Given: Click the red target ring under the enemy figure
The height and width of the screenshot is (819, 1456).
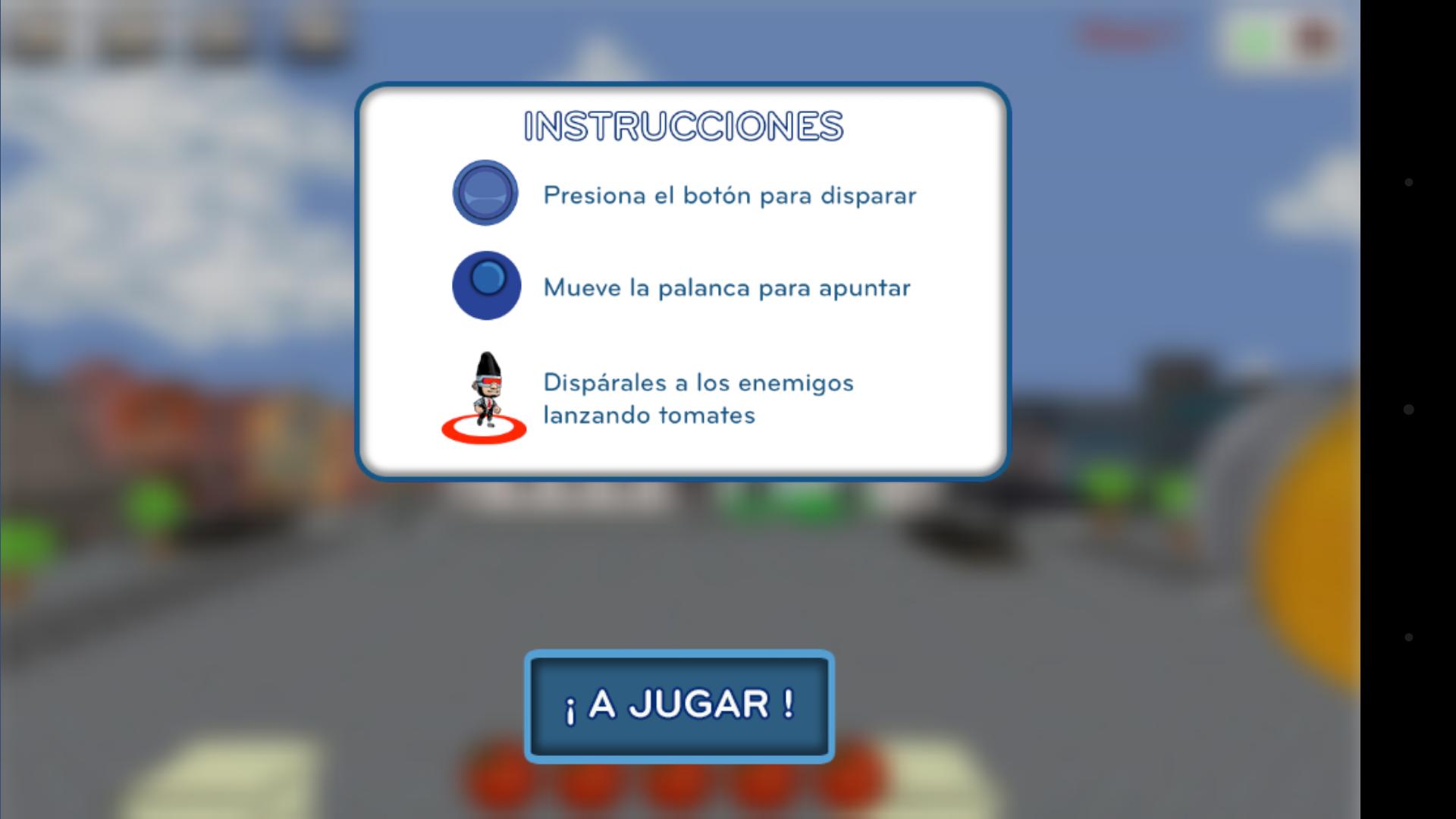Looking at the screenshot, I should [485, 430].
